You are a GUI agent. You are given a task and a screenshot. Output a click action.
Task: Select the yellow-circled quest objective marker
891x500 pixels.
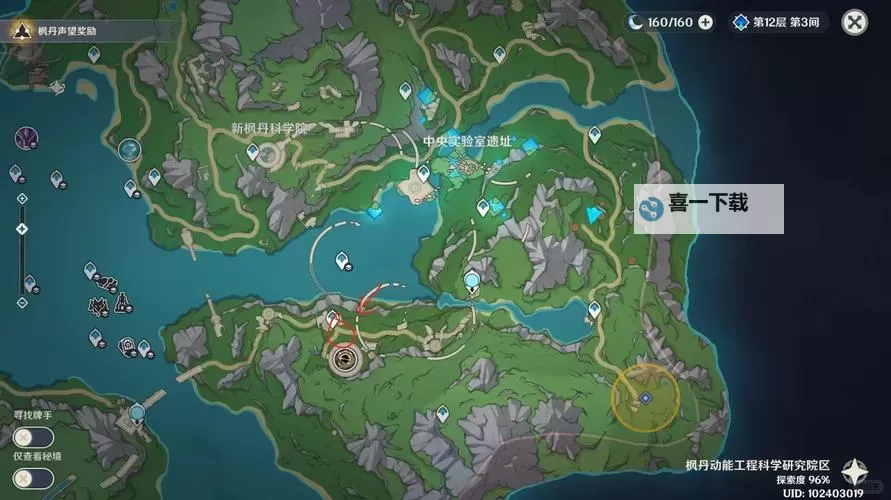click(645, 397)
